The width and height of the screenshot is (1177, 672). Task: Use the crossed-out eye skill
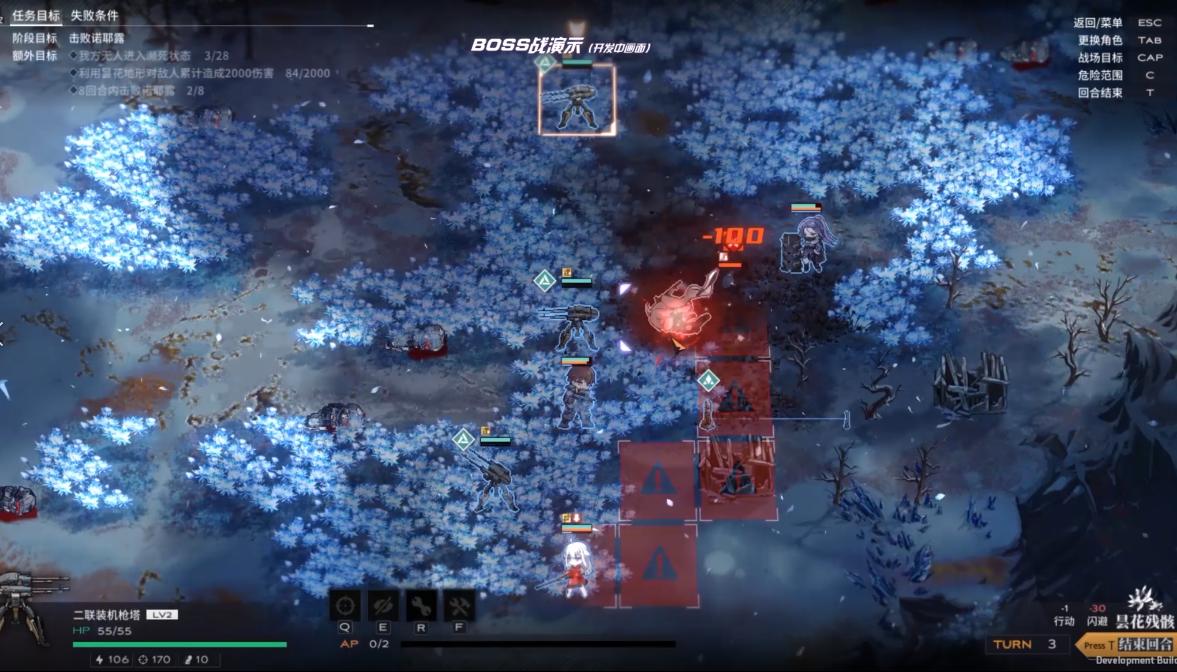383,605
